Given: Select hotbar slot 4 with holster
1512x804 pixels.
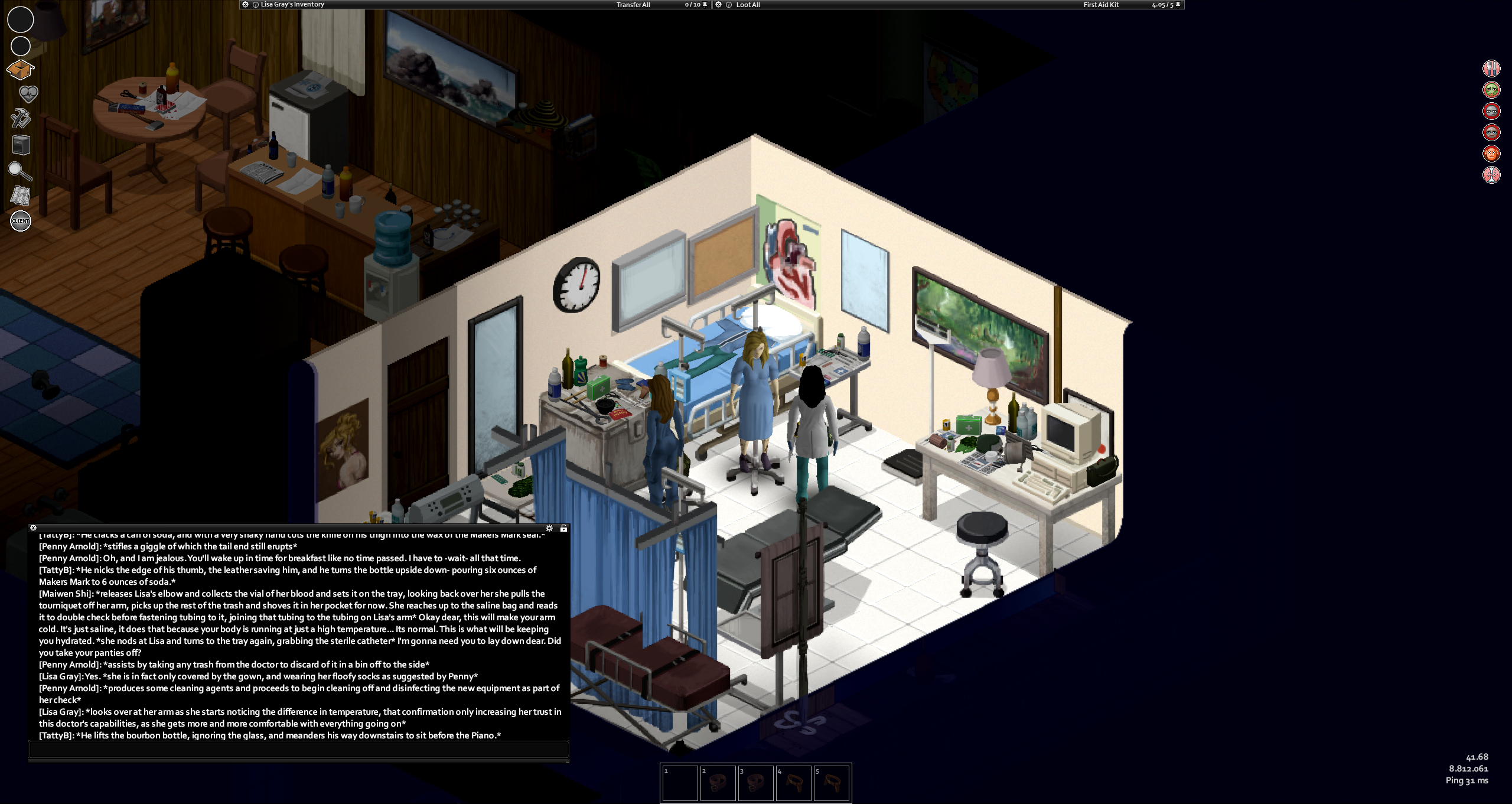Looking at the screenshot, I should point(794,783).
